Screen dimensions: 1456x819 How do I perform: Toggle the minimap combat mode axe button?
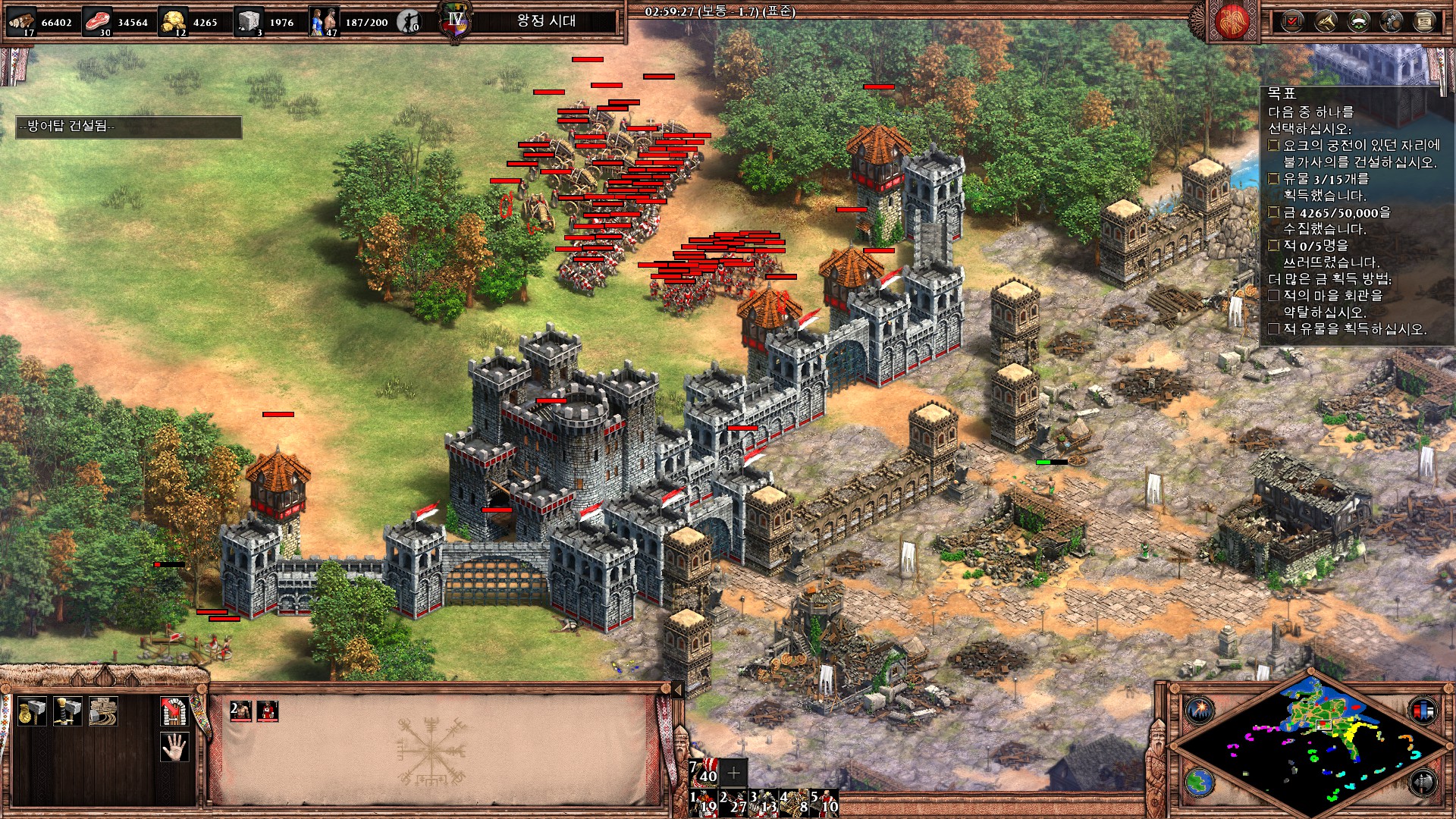click(x=1423, y=783)
